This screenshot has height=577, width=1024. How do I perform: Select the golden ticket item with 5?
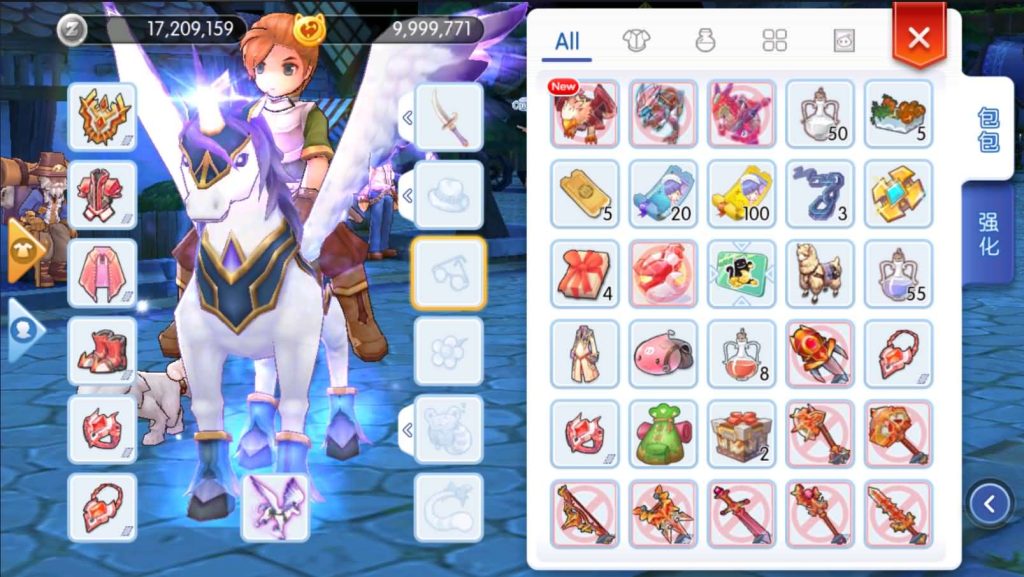[x=585, y=193]
